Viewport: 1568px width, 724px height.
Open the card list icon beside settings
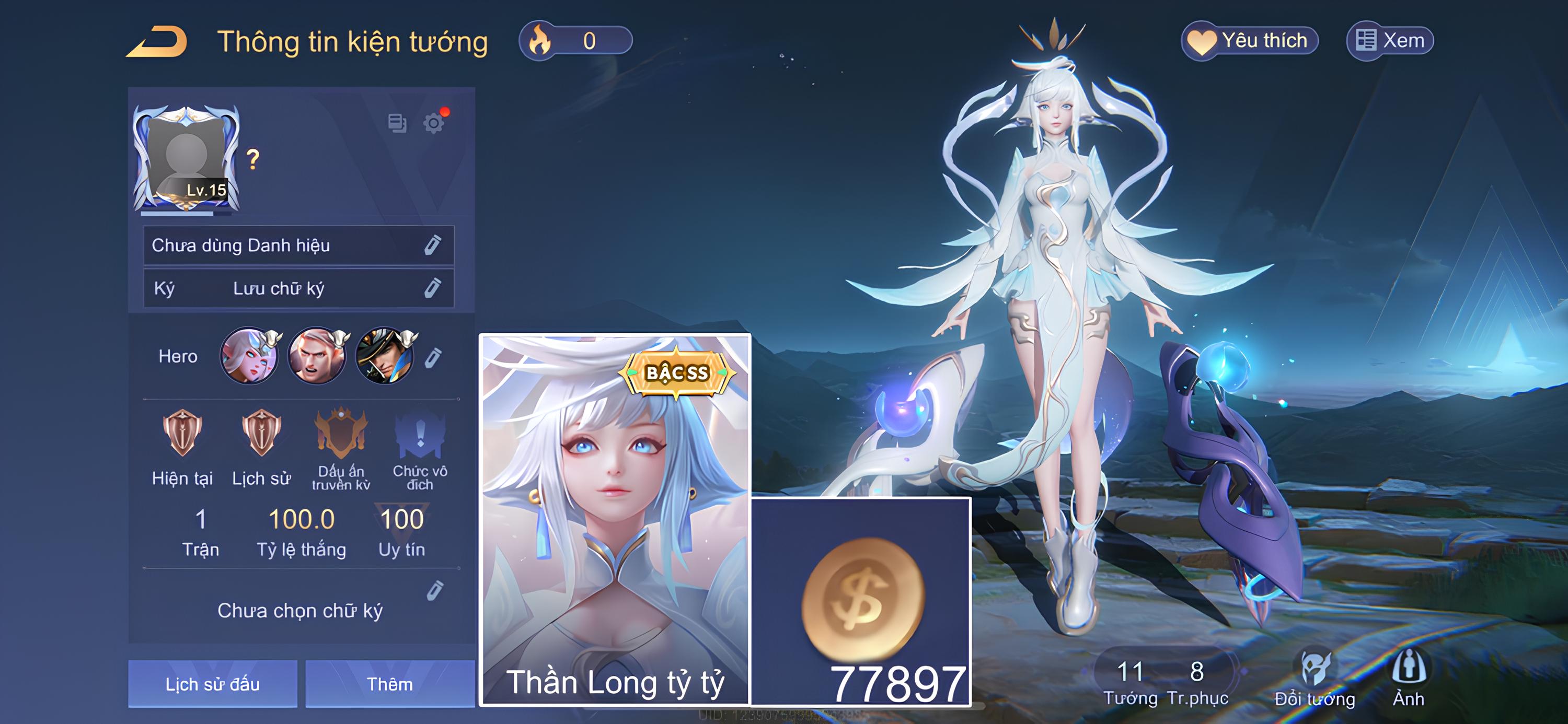click(x=397, y=123)
